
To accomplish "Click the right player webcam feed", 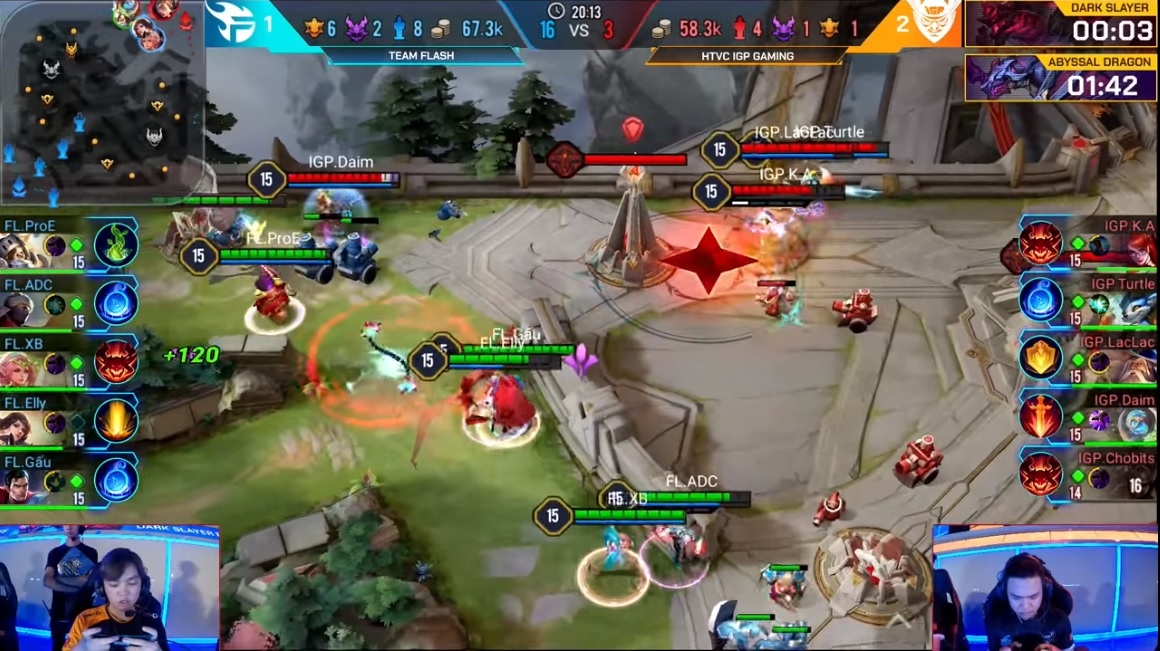I will pos(1046,588).
